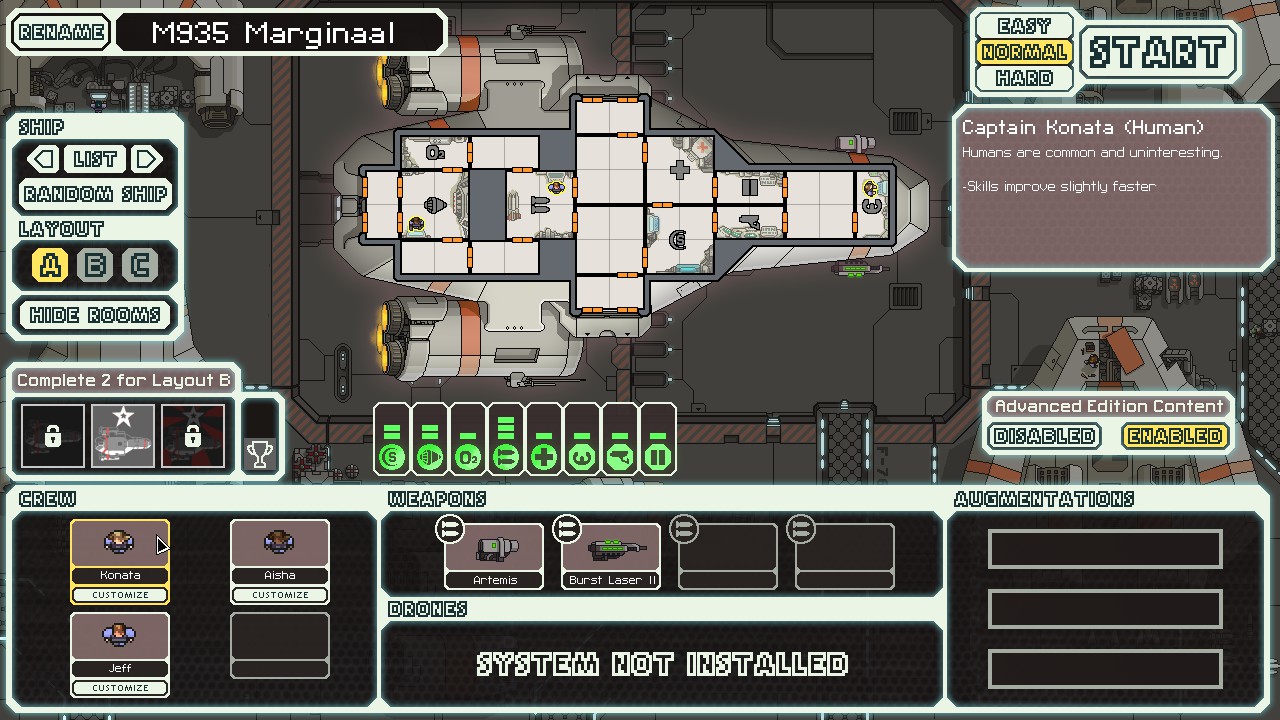Select Easy difficulty
Image resolution: width=1280 pixels, height=720 pixels.
click(1024, 26)
